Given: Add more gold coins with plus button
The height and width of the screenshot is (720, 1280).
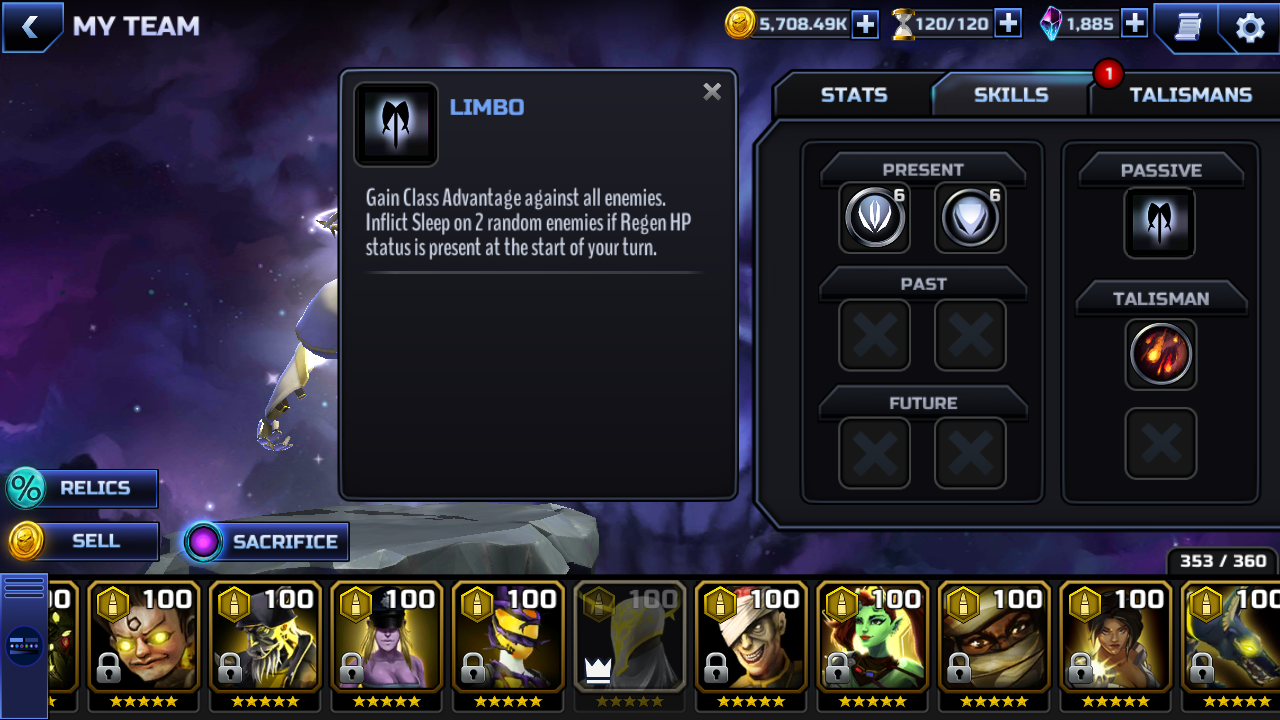Looking at the screenshot, I should (865, 24).
